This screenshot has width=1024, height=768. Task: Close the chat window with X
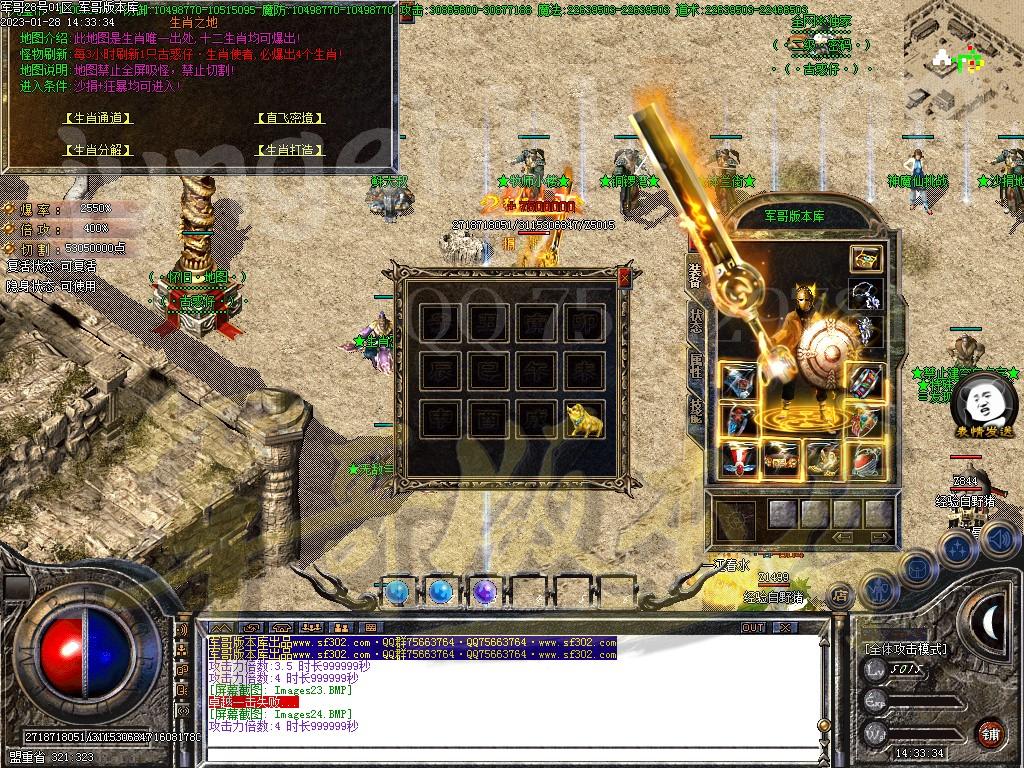[x=785, y=628]
